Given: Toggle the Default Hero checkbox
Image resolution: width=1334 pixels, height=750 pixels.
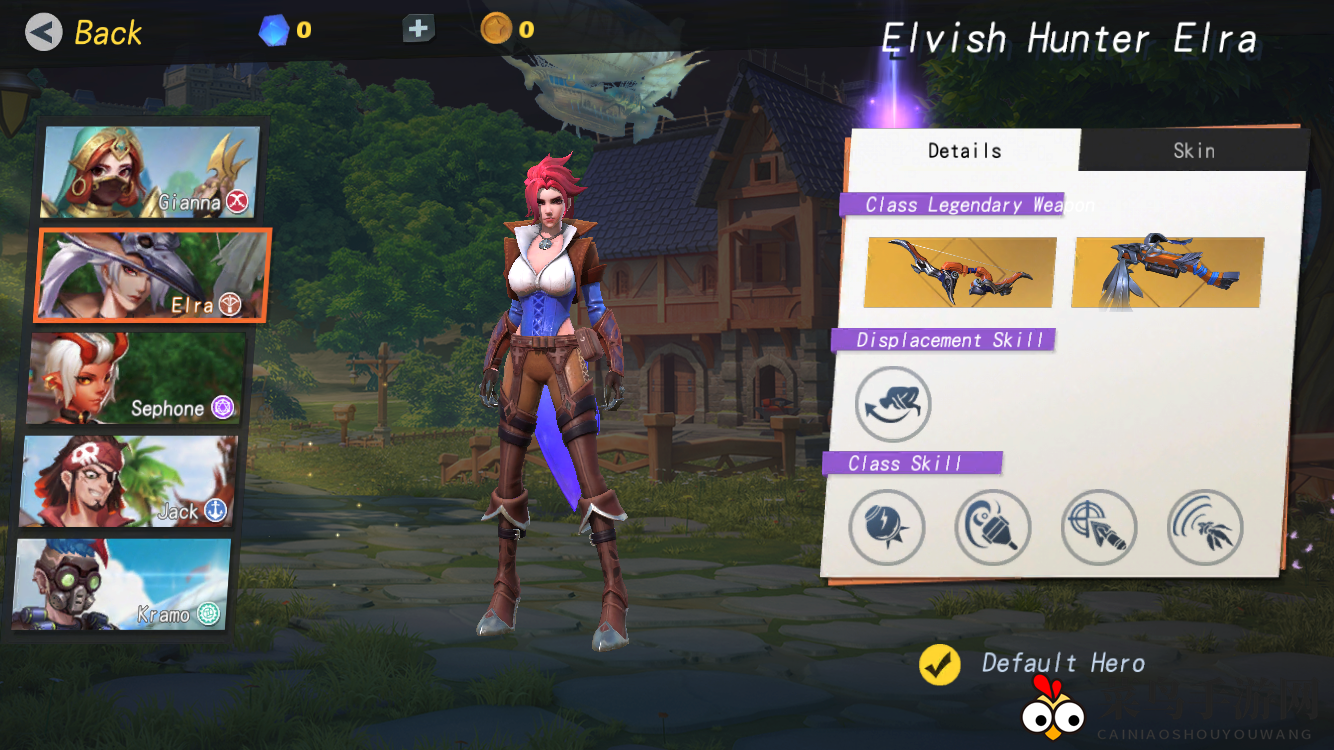Looking at the screenshot, I should pyautogui.click(x=940, y=664).
